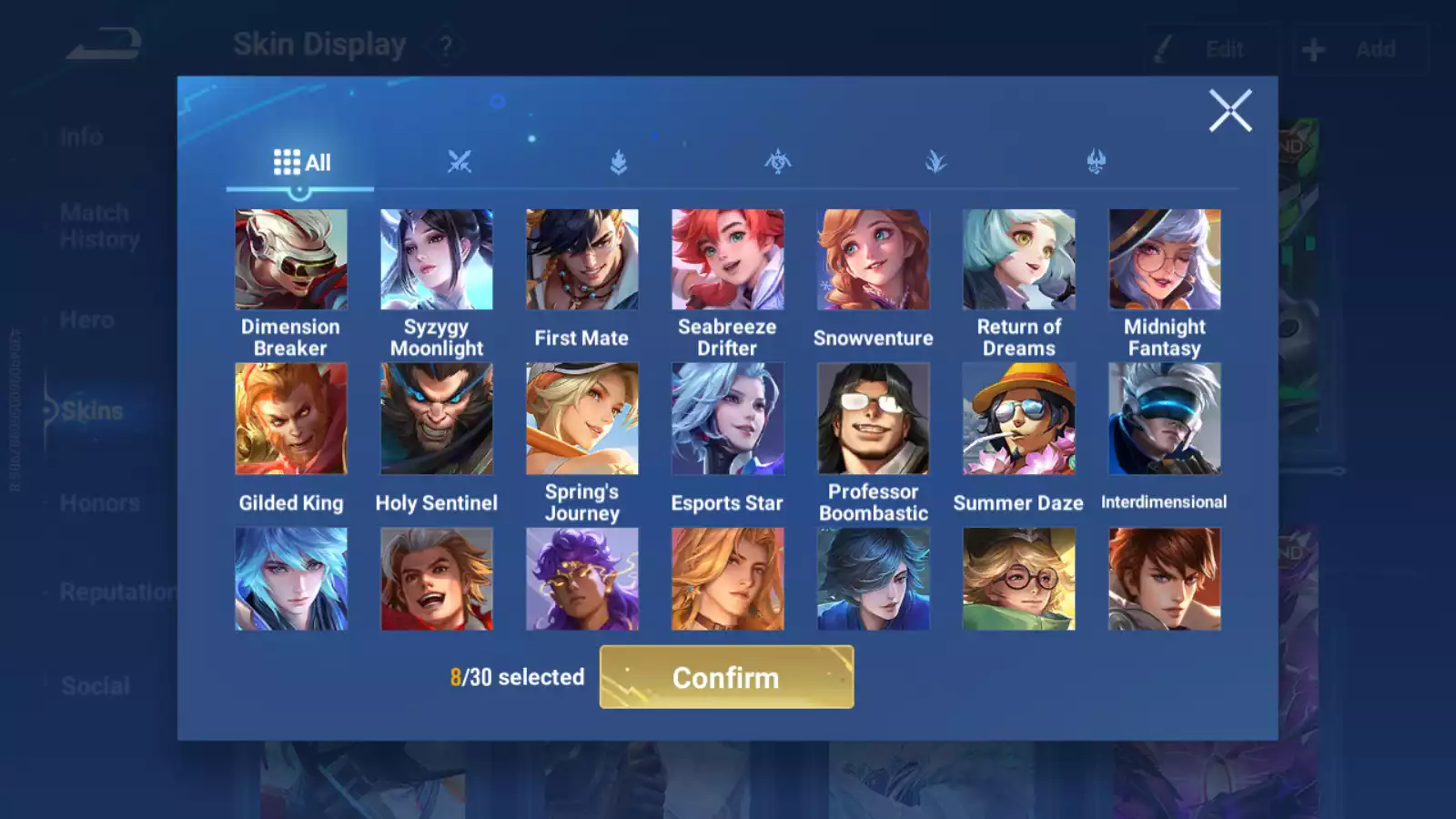Filter skins with the crossed swords role icon

[x=460, y=161]
